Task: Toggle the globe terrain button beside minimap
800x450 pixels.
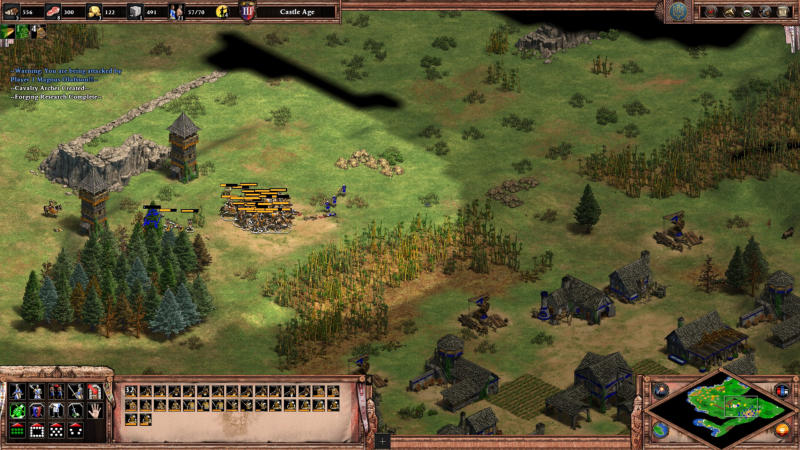Action: (660, 430)
